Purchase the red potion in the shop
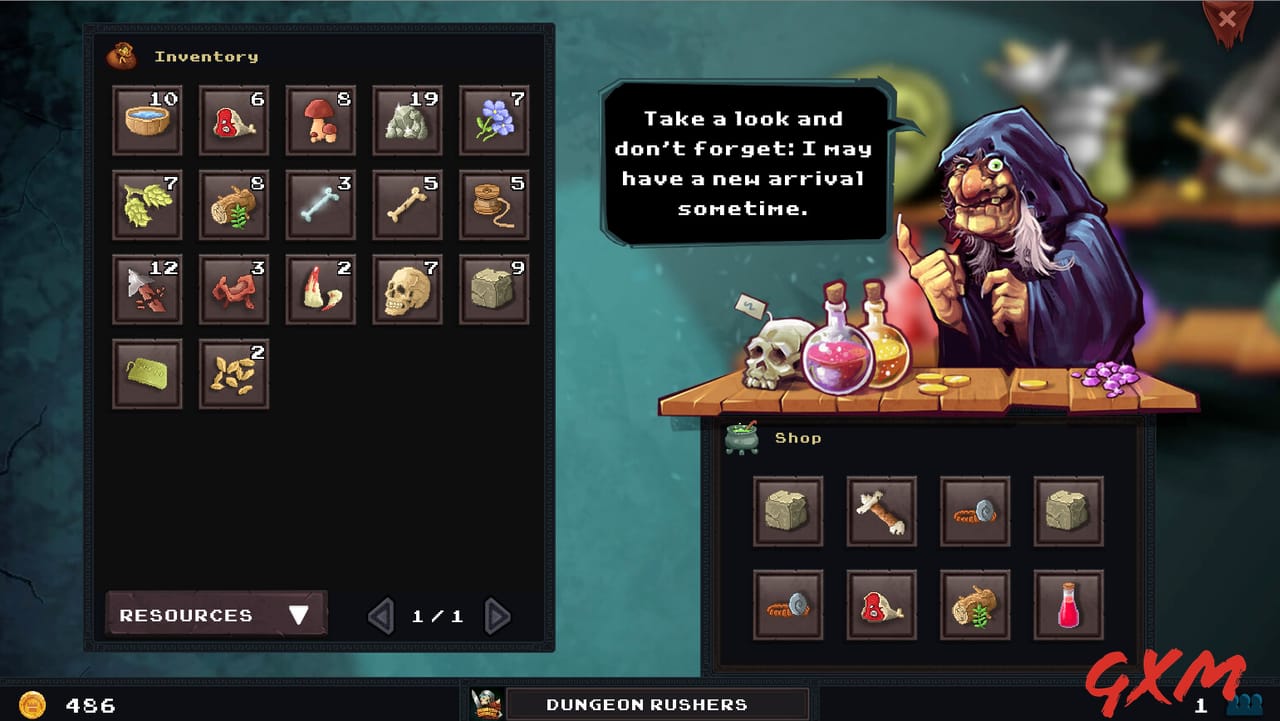This screenshot has width=1280, height=721. coord(1068,605)
